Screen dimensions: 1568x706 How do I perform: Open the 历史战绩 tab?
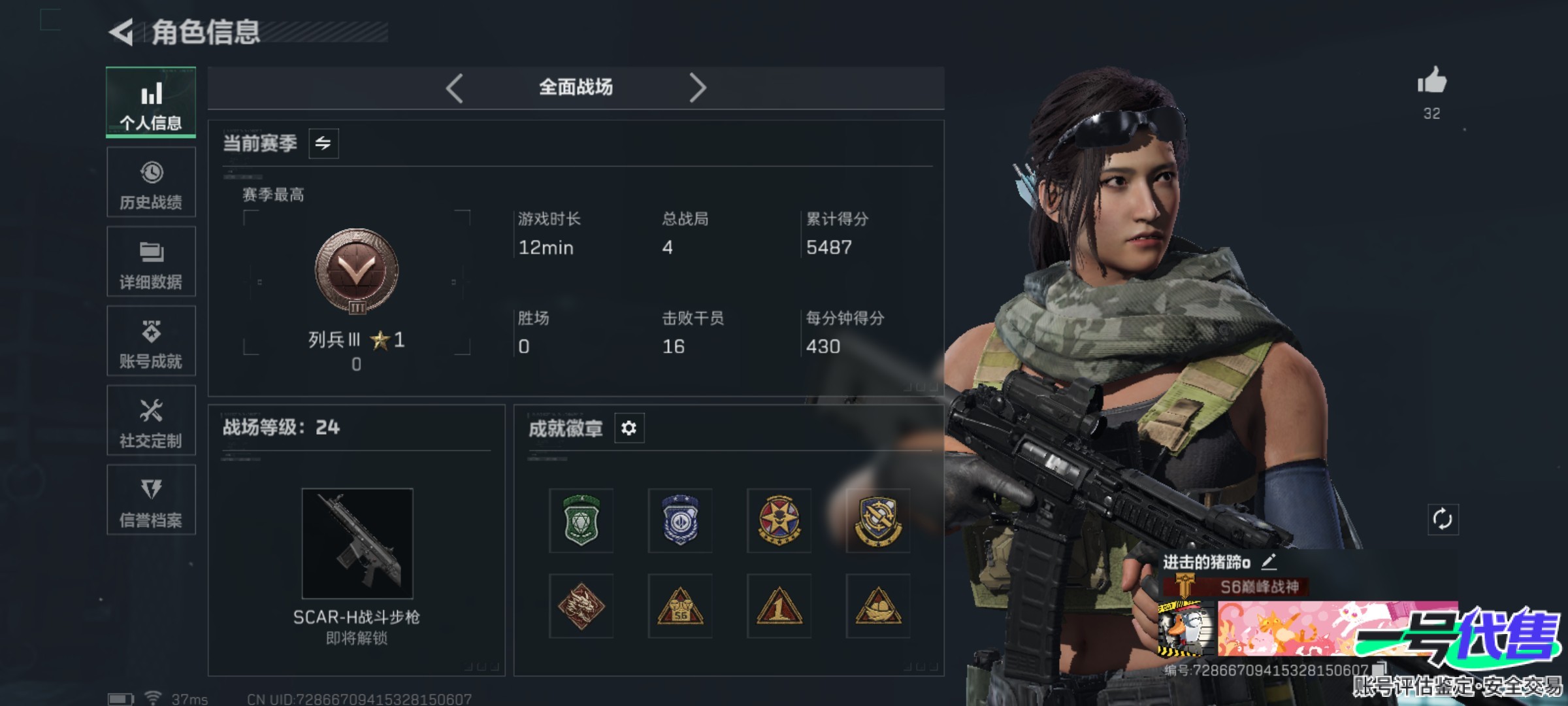click(151, 182)
